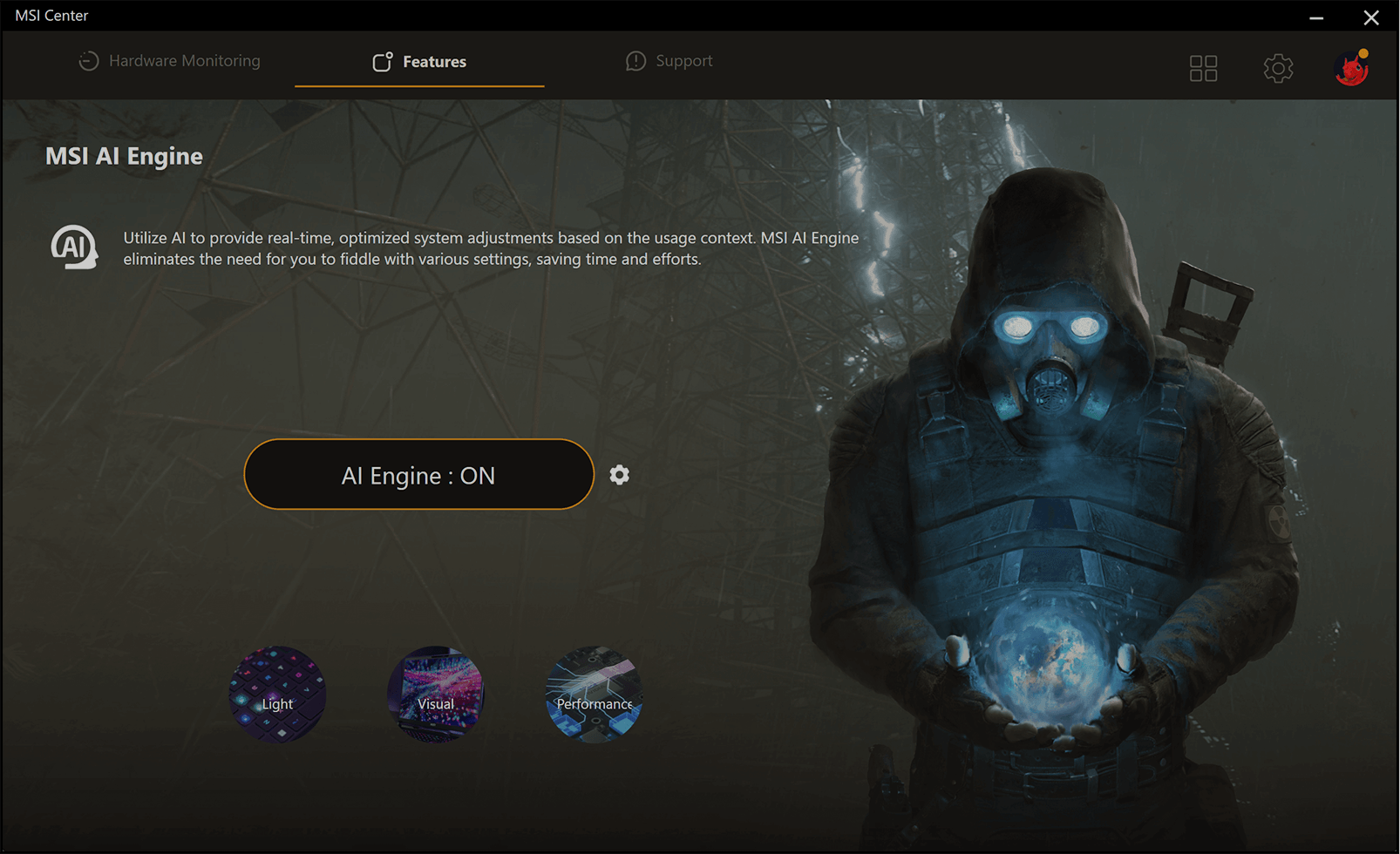Minimize the MSI Center window
This screenshot has height=854, width=1400.
(1316, 17)
